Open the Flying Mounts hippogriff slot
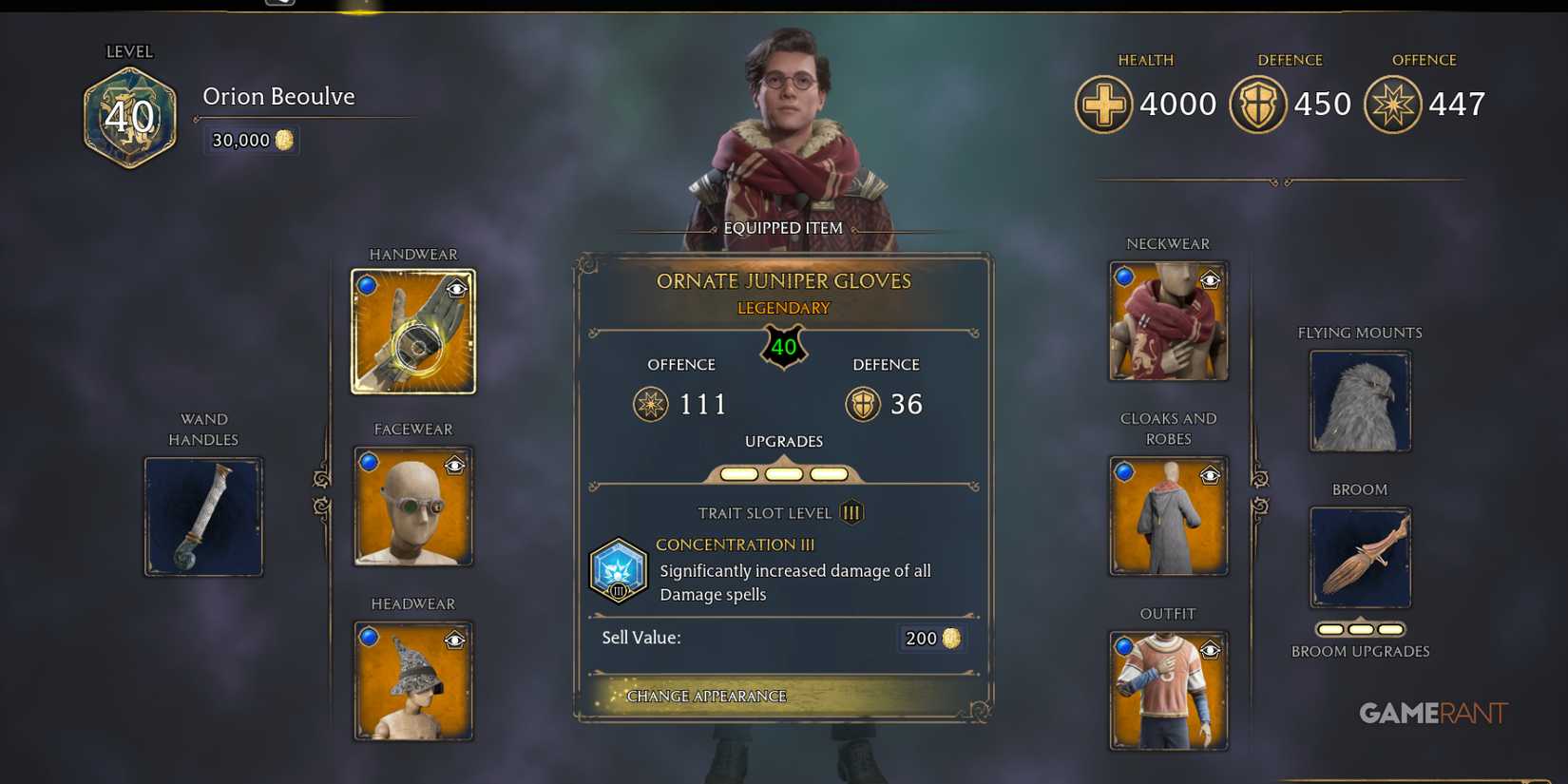Image resolution: width=1568 pixels, height=784 pixels. click(x=1360, y=400)
